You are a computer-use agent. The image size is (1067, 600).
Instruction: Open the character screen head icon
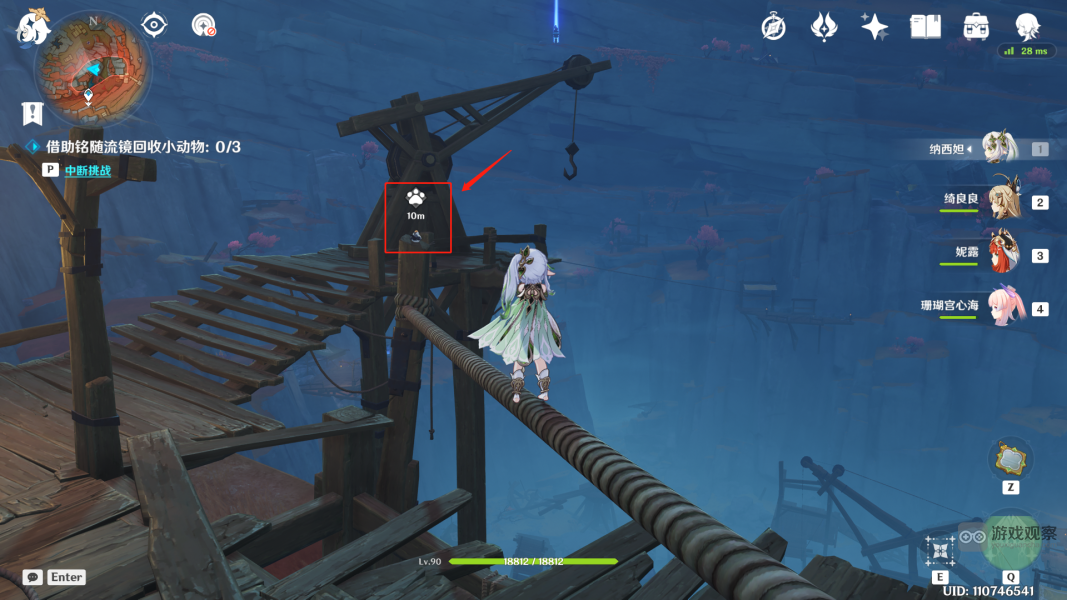click(1027, 27)
